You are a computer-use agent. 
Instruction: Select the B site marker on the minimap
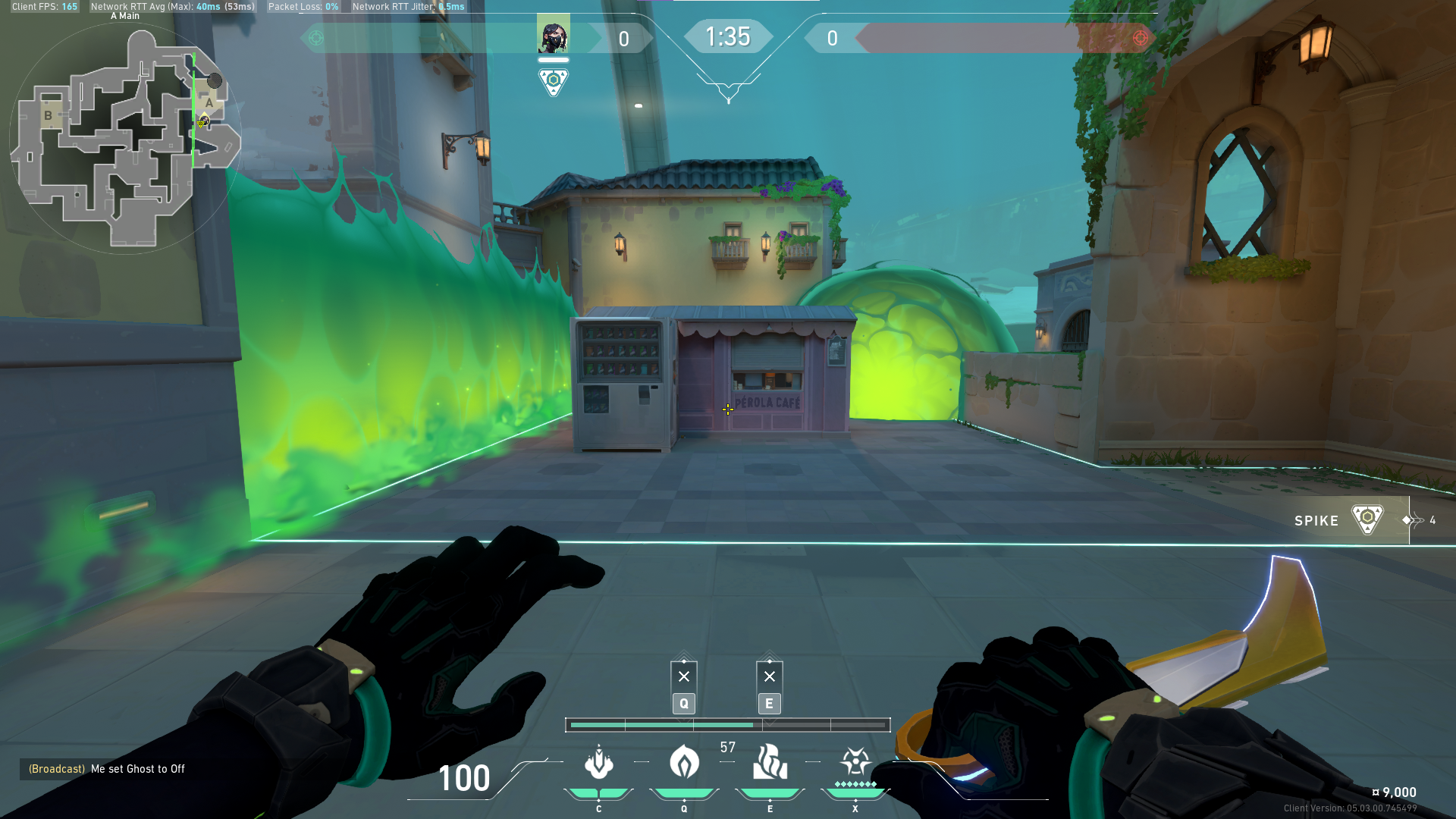[x=49, y=115]
